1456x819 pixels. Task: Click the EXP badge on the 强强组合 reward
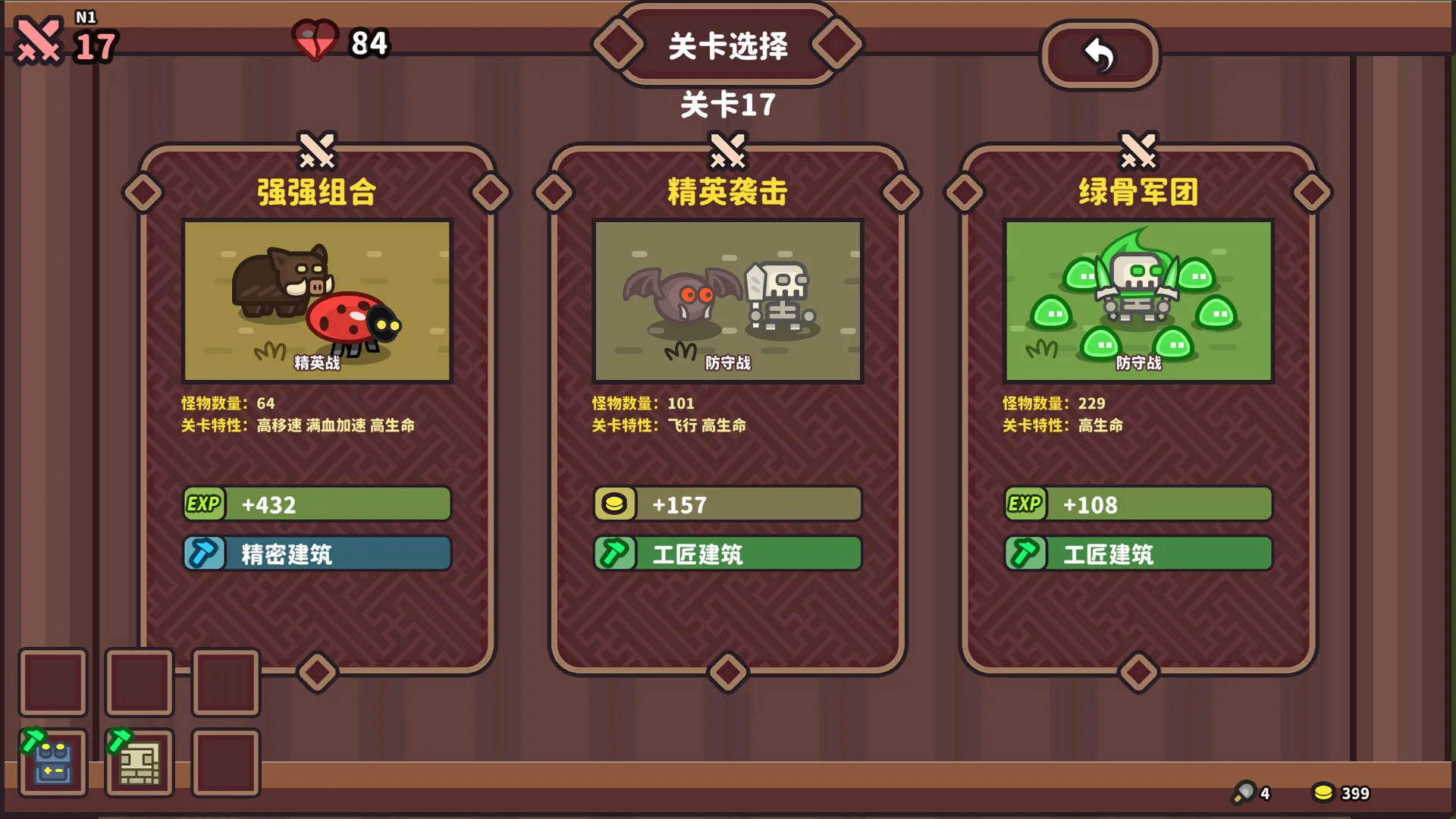pyautogui.click(x=202, y=504)
